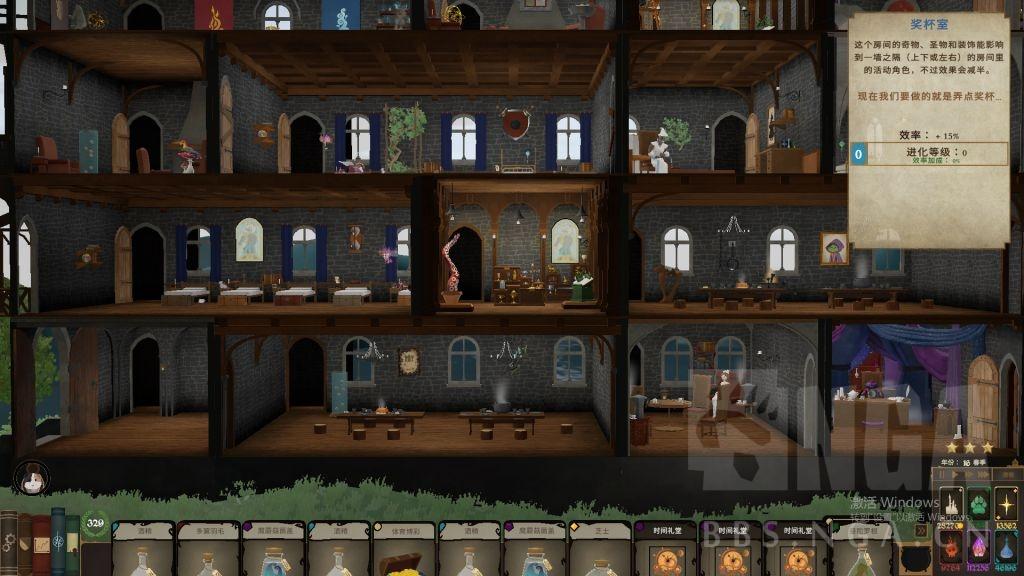The width and height of the screenshot is (1024, 576).
Task: Select the castle silhouette resource icon
Action: pos(949,505)
